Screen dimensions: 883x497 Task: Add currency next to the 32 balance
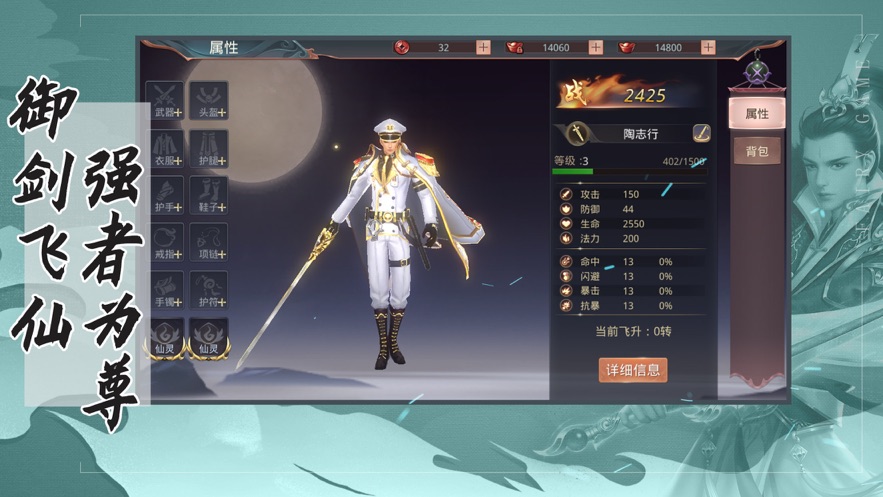483,47
